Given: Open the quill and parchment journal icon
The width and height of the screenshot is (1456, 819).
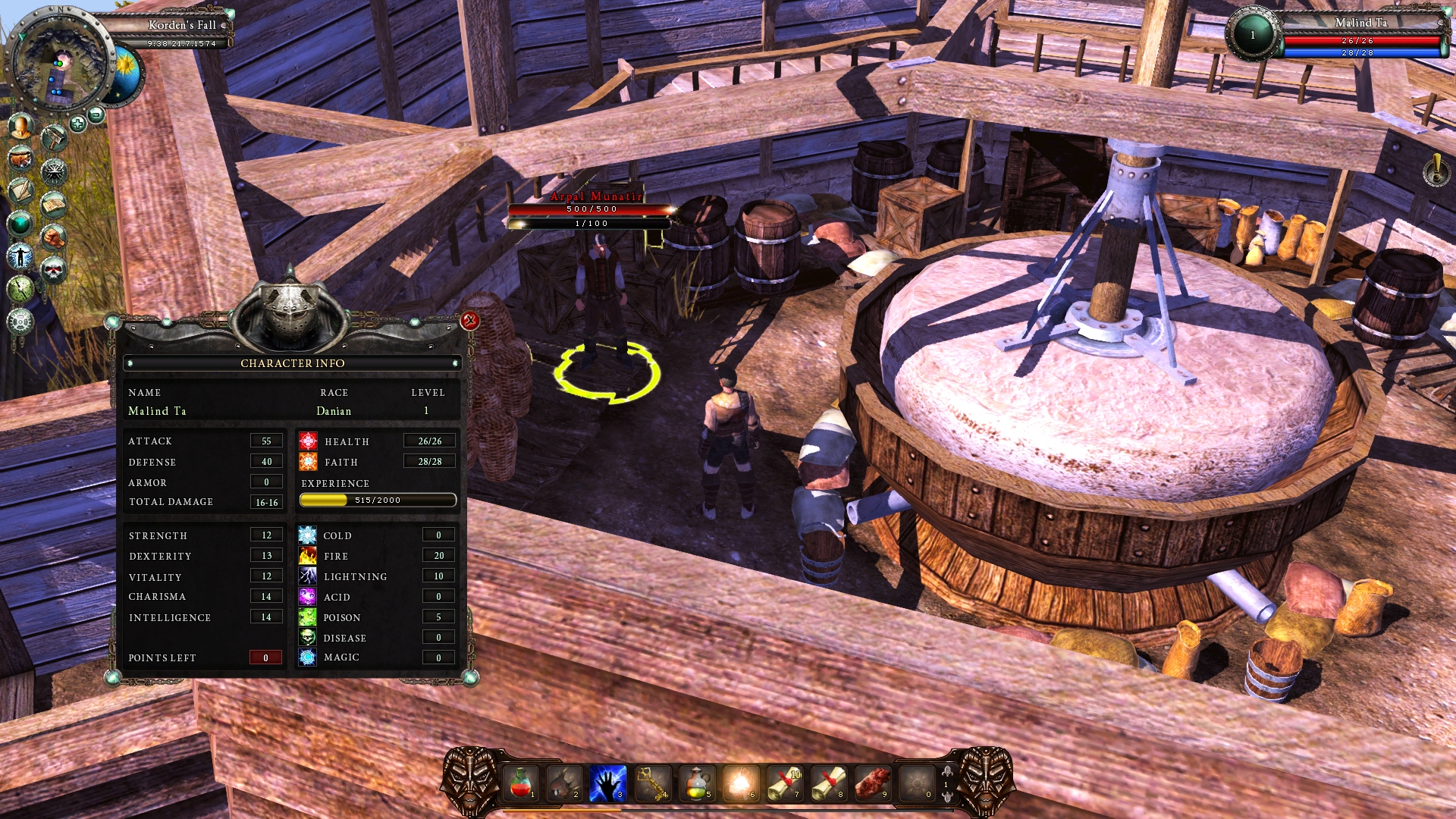Looking at the screenshot, I should tap(20, 190).
